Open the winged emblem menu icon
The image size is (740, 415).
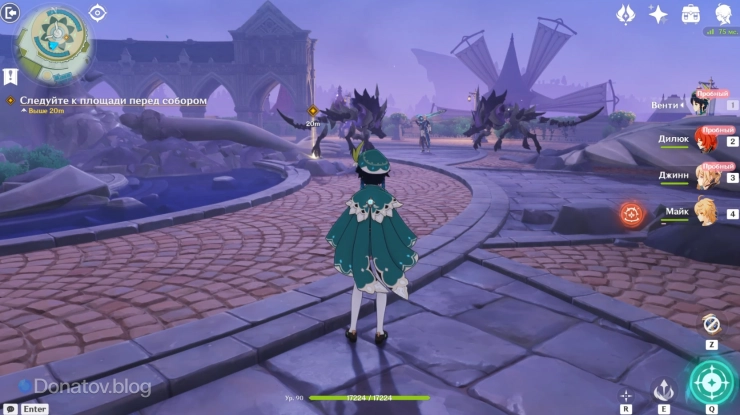626,13
